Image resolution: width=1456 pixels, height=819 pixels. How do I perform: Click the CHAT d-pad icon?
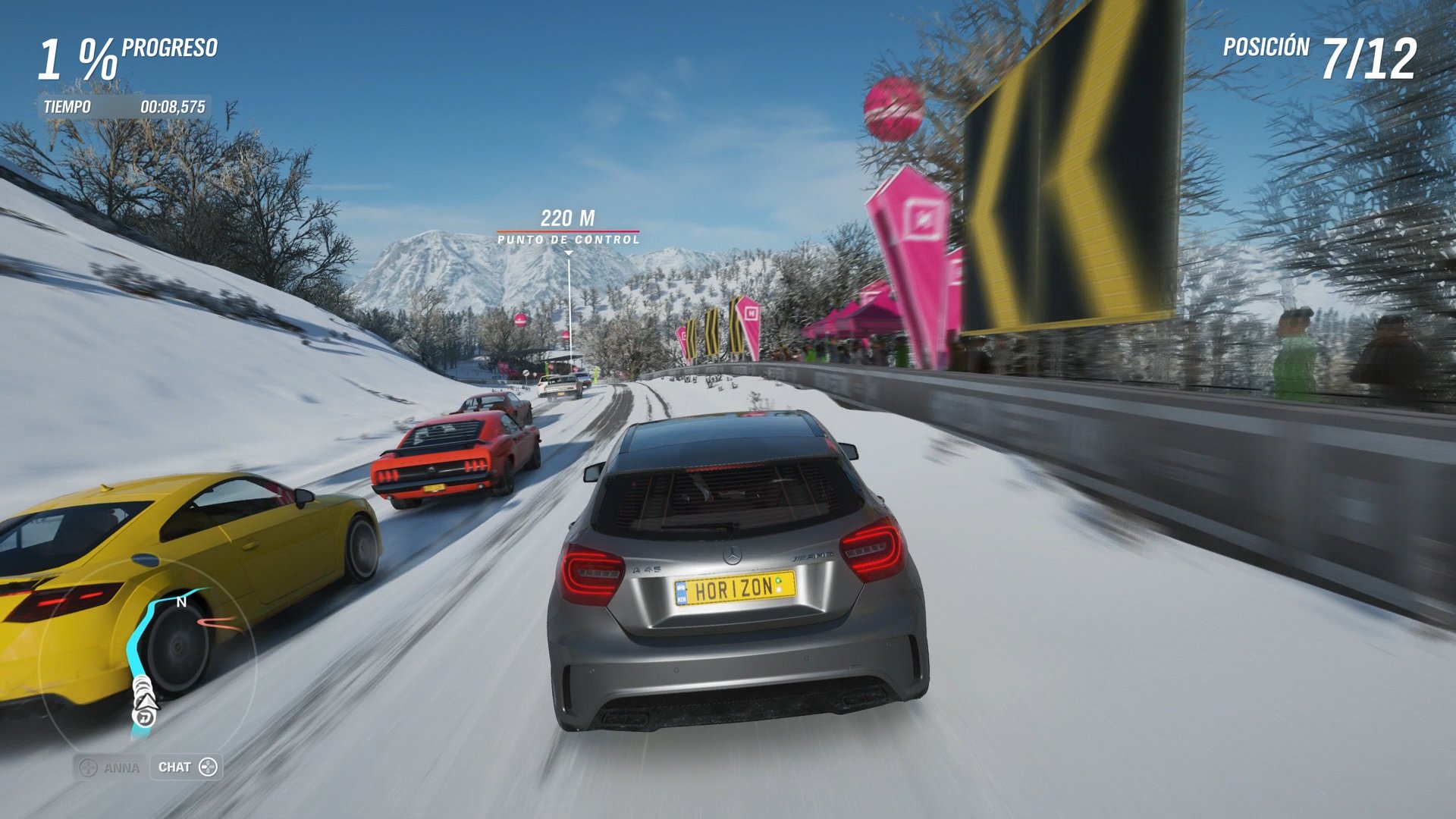[206, 767]
